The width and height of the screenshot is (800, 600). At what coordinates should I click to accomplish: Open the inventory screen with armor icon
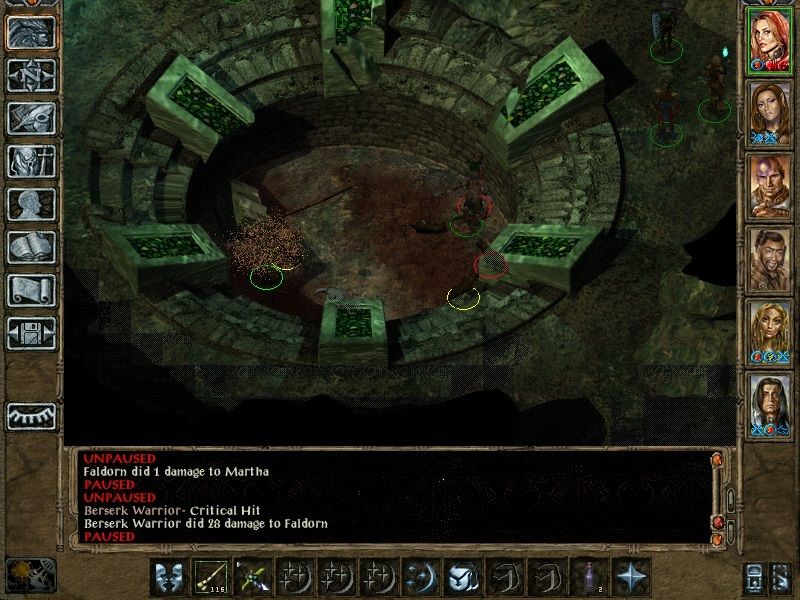click(31, 161)
